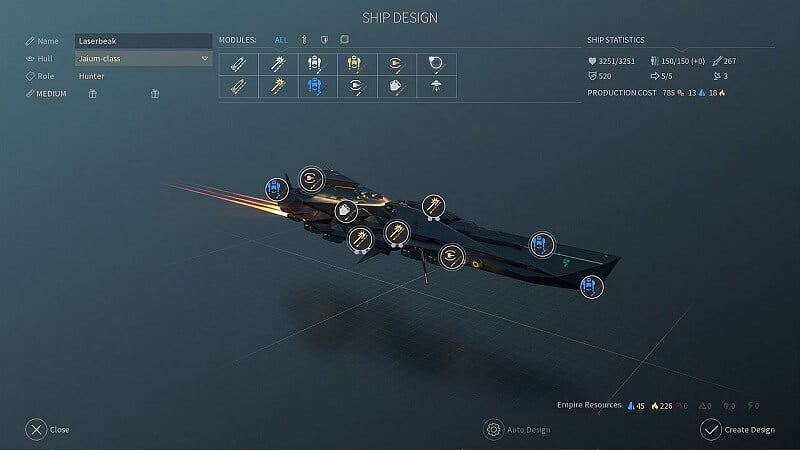Pick the gold armor module in list
Image resolution: width=800 pixels, height=450 pixels.
click(355, 64)
